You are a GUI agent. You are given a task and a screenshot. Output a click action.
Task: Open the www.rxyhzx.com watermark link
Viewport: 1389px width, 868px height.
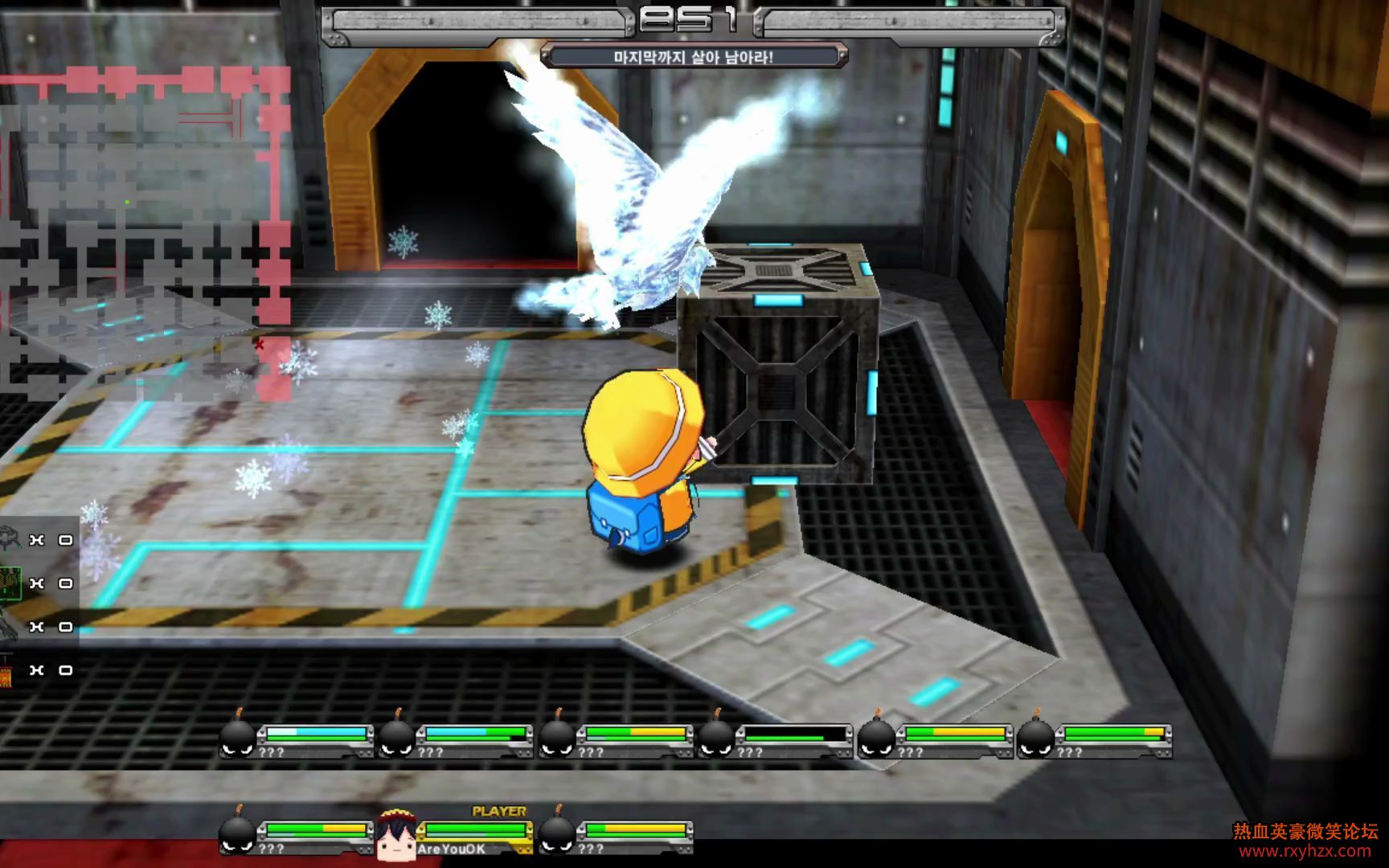[x=1305, y=851]
